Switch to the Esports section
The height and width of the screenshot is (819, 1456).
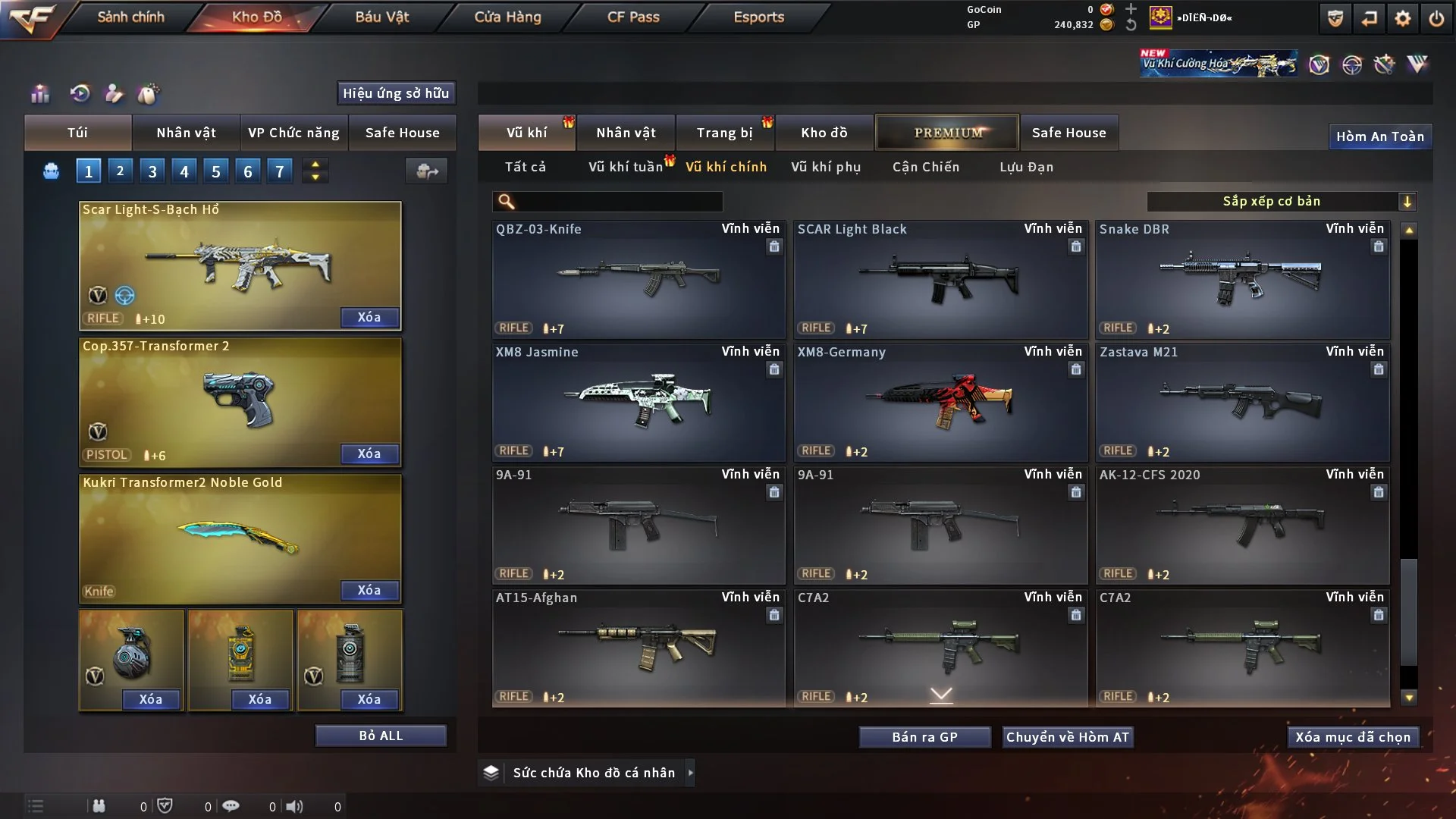(x=758, y=17)
